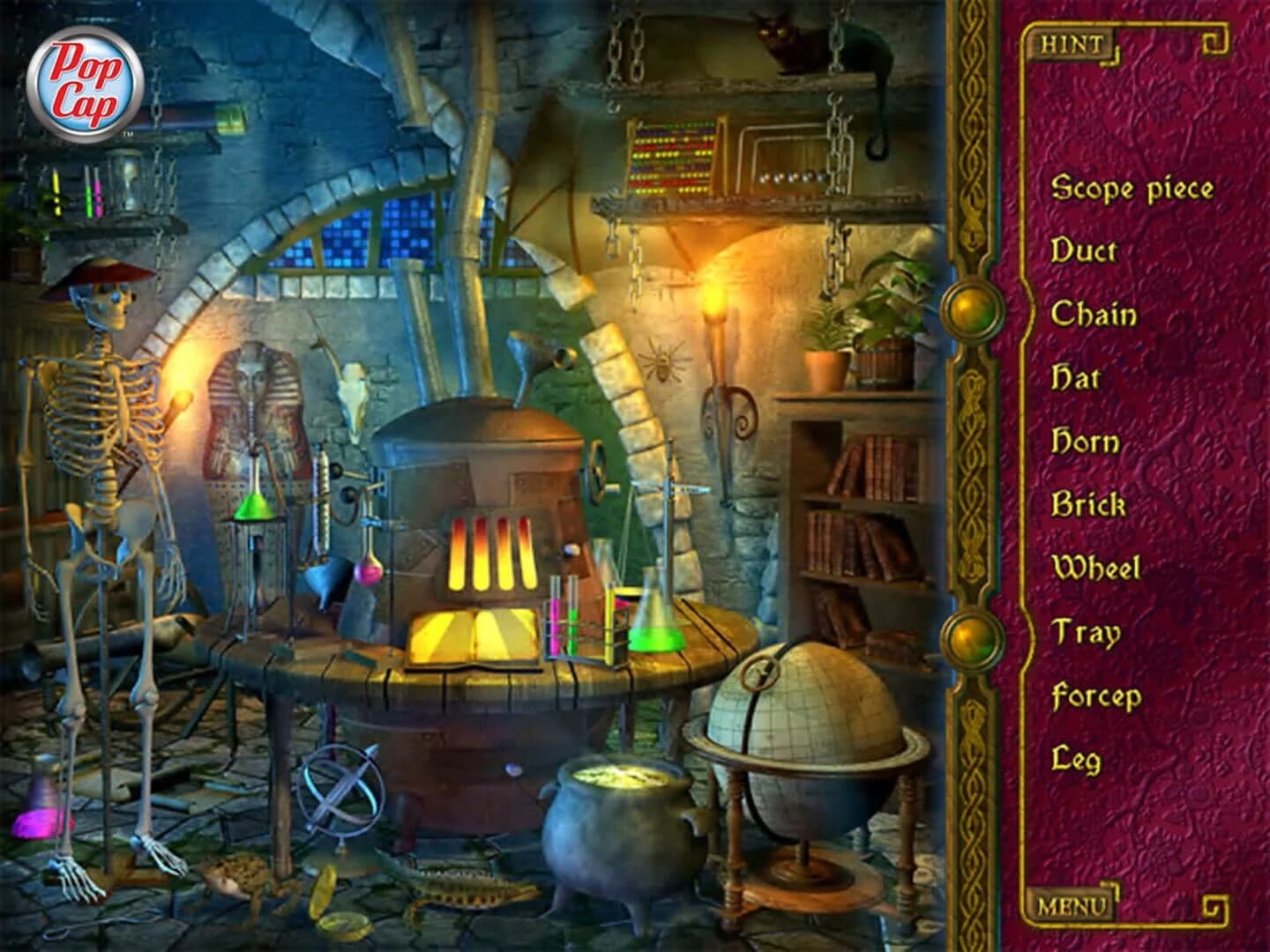Select 'Scope piece' in the word list
Image resolution: width=1270 pixels, height=952 pixels.
[1132, 188]
